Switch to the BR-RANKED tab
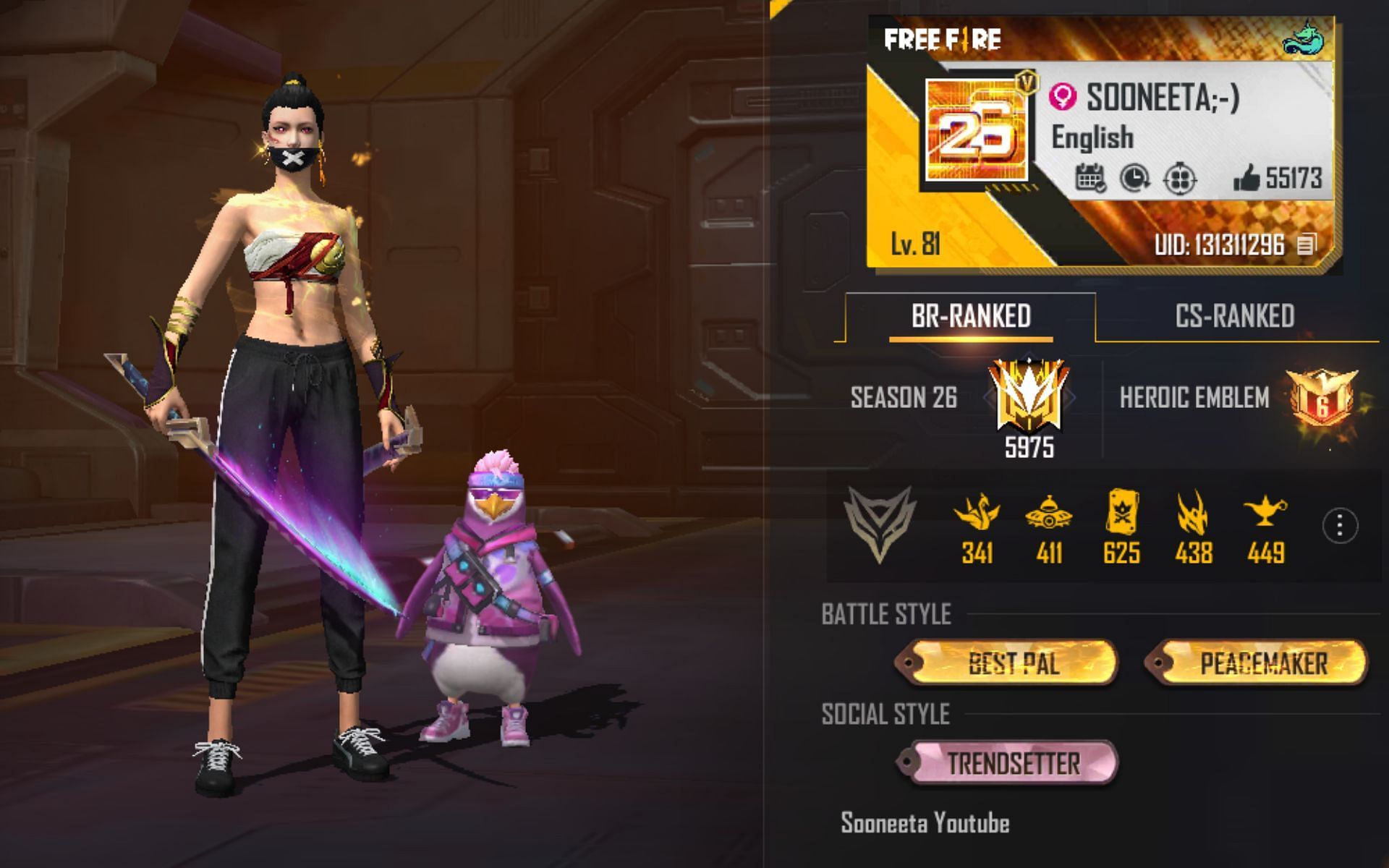The height and width of the screenshot is (868, 1389). click(x=970, y=317)
